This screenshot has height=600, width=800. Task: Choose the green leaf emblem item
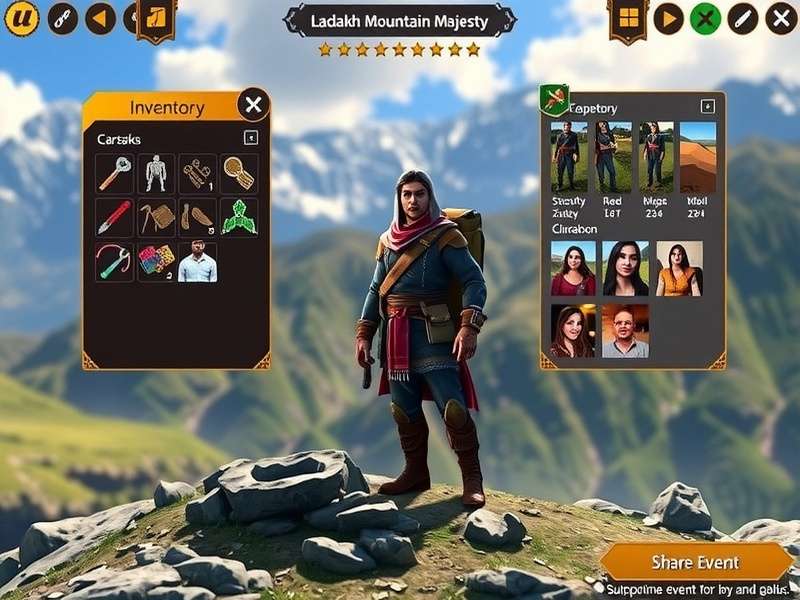[x=239, y=217]
